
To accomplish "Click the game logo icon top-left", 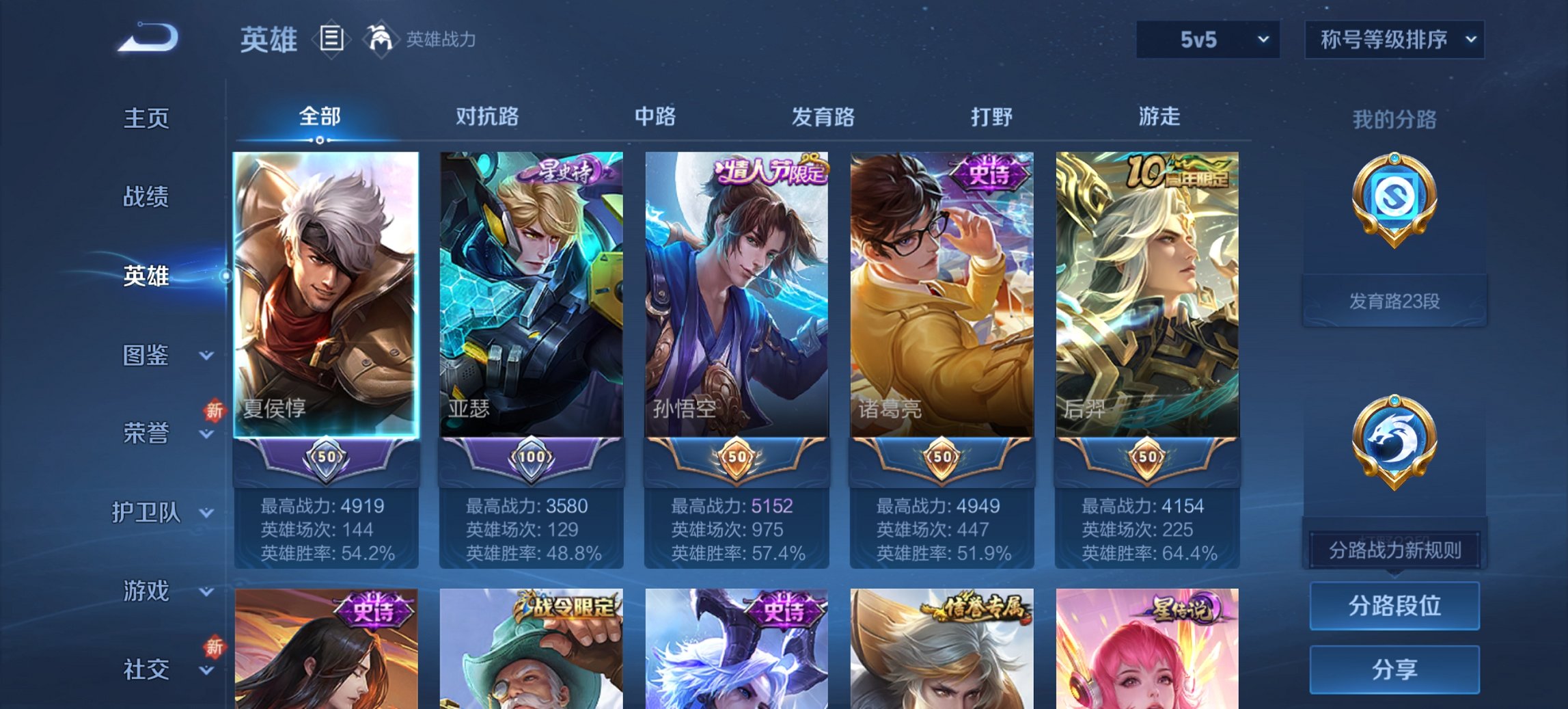I will pos(147,38).
